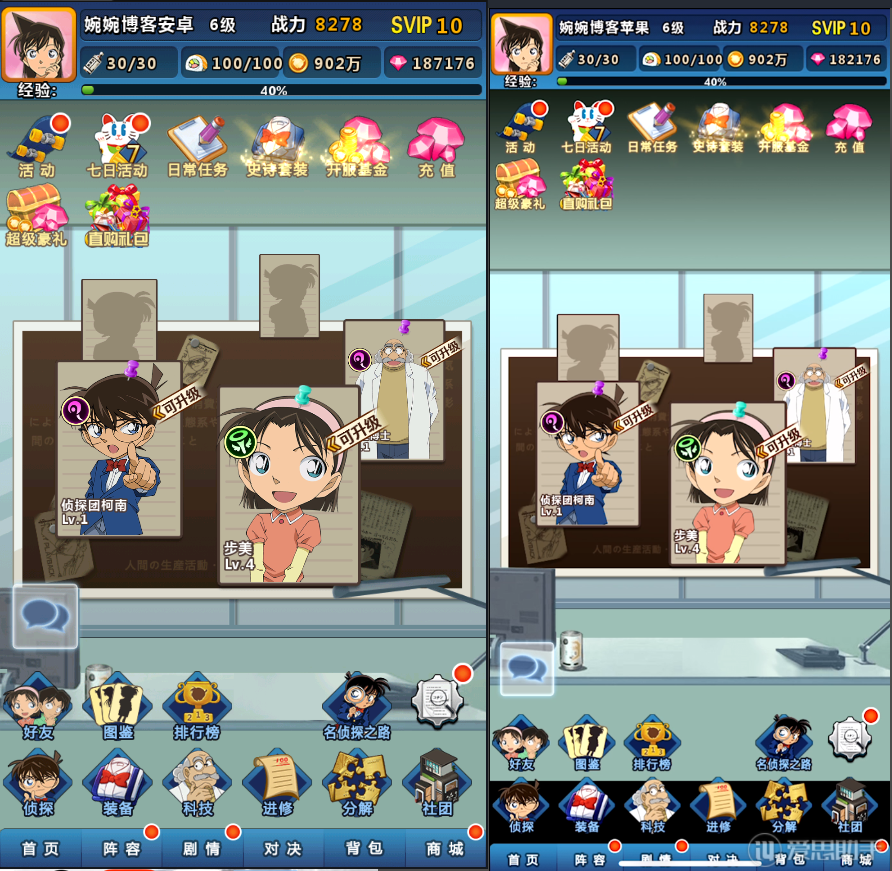Open 日常任务 on the 安卓 account screen
This screenshot has width=892, height=871.
[x=197, y=145]
